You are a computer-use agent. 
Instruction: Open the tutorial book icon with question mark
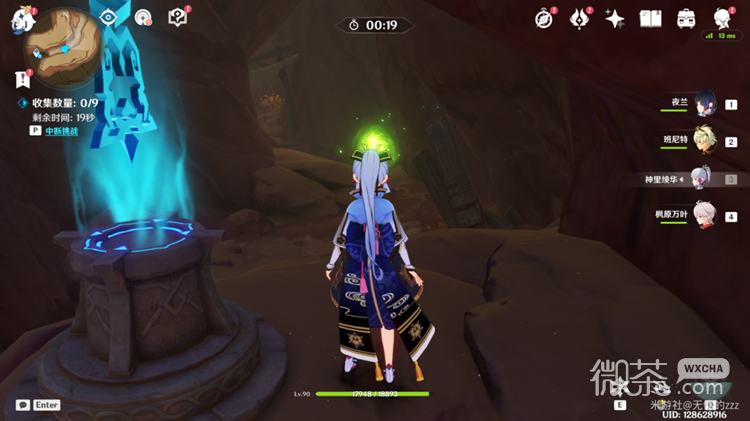coord(177,17)
